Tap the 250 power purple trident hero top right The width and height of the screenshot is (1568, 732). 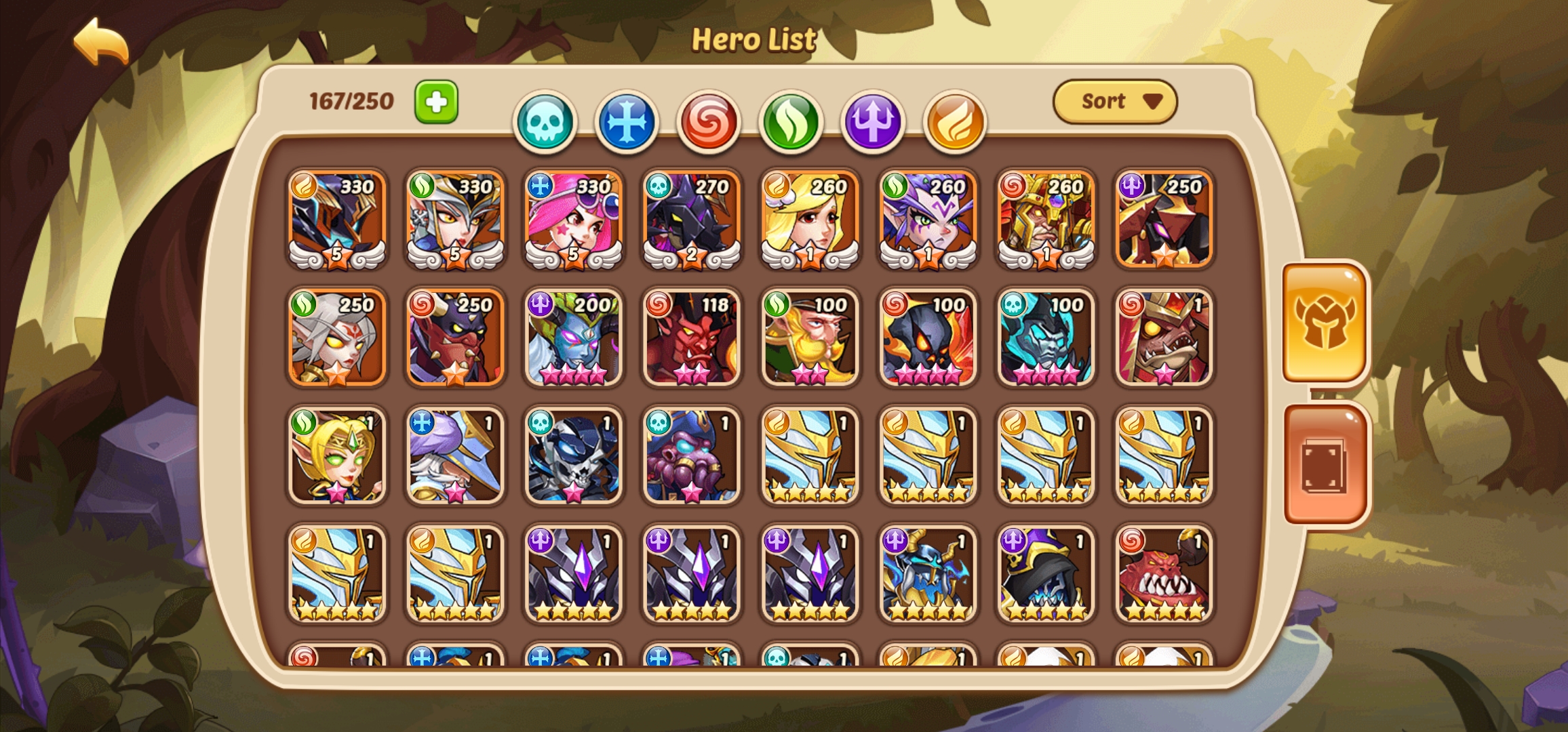[x=1163, y=220]
